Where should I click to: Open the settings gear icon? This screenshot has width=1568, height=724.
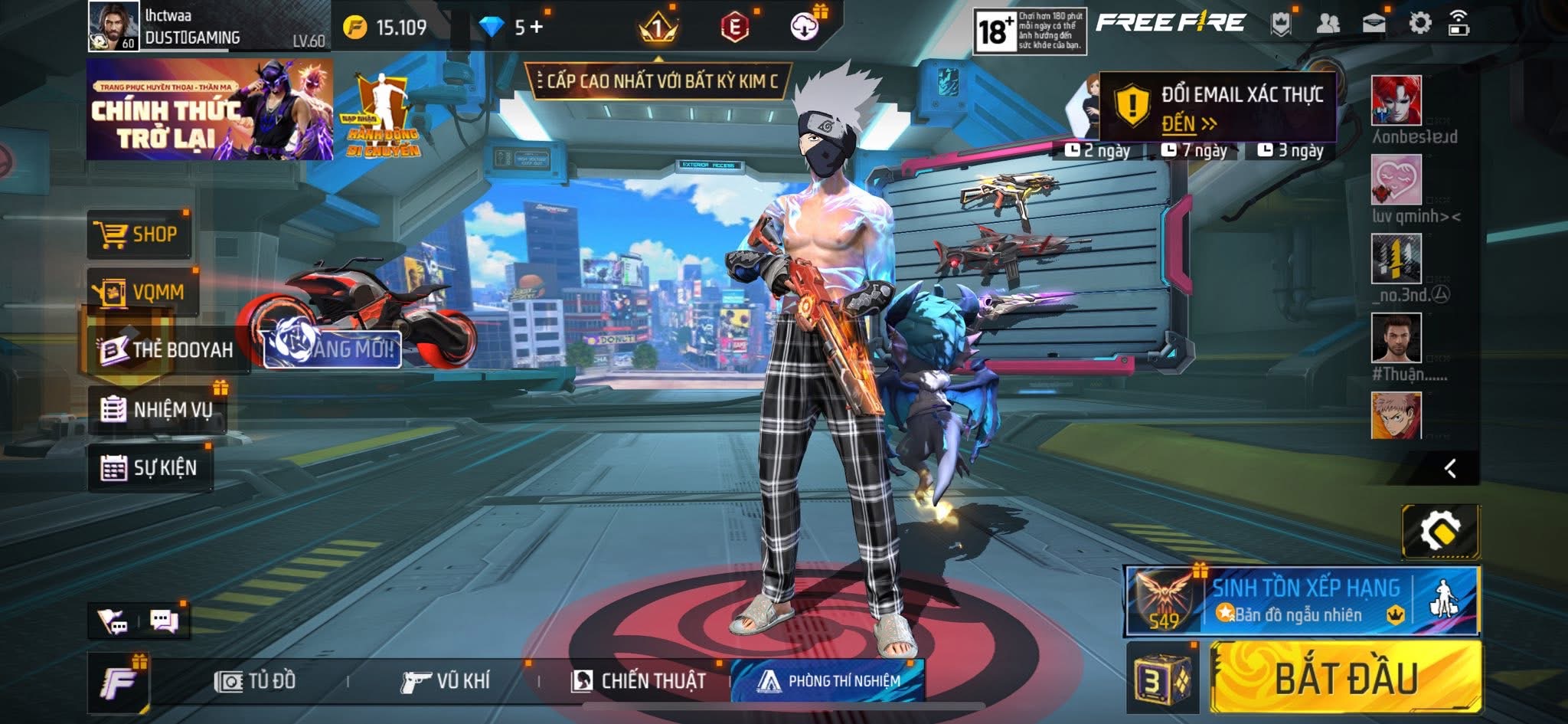pos(1419,23)
